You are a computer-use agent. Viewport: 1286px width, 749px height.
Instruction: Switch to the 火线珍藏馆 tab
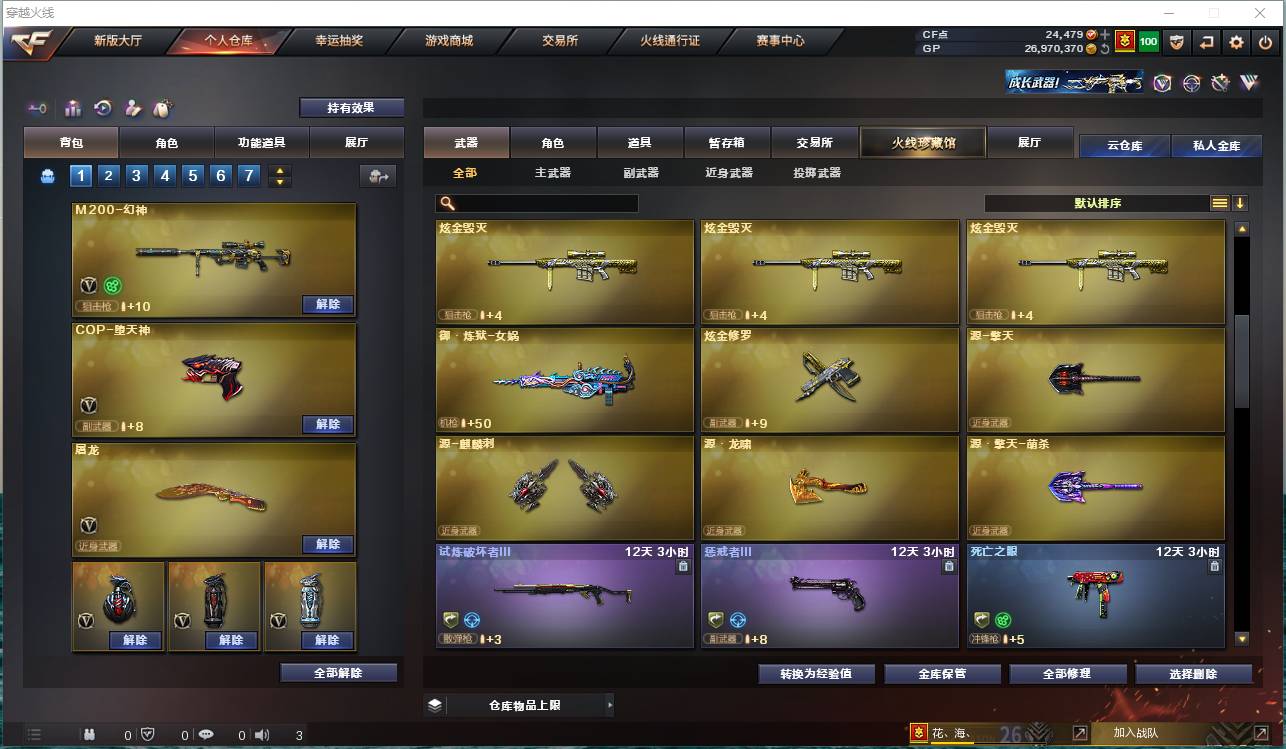click(x=921, y=143)
